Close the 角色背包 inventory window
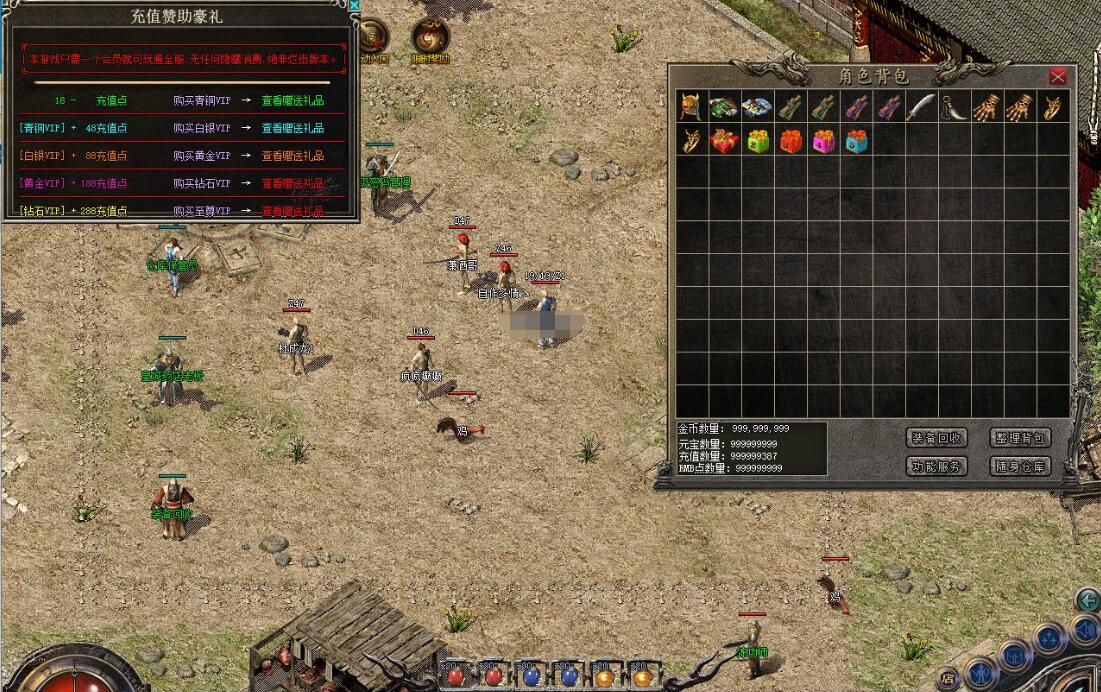The image size is (1101, 692). coord(1057,76)
